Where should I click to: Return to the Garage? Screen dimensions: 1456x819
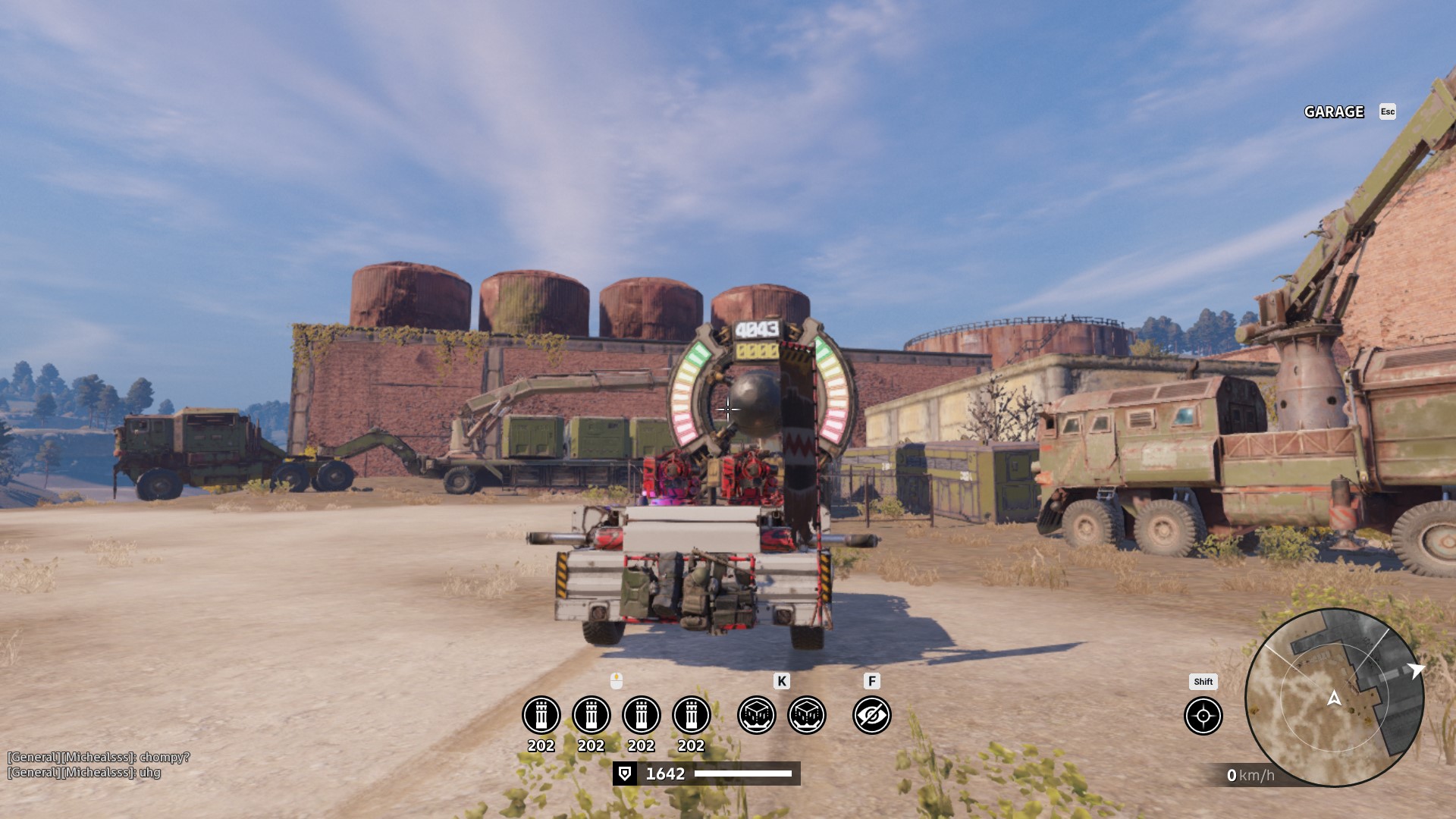[x=1334, y=112]
